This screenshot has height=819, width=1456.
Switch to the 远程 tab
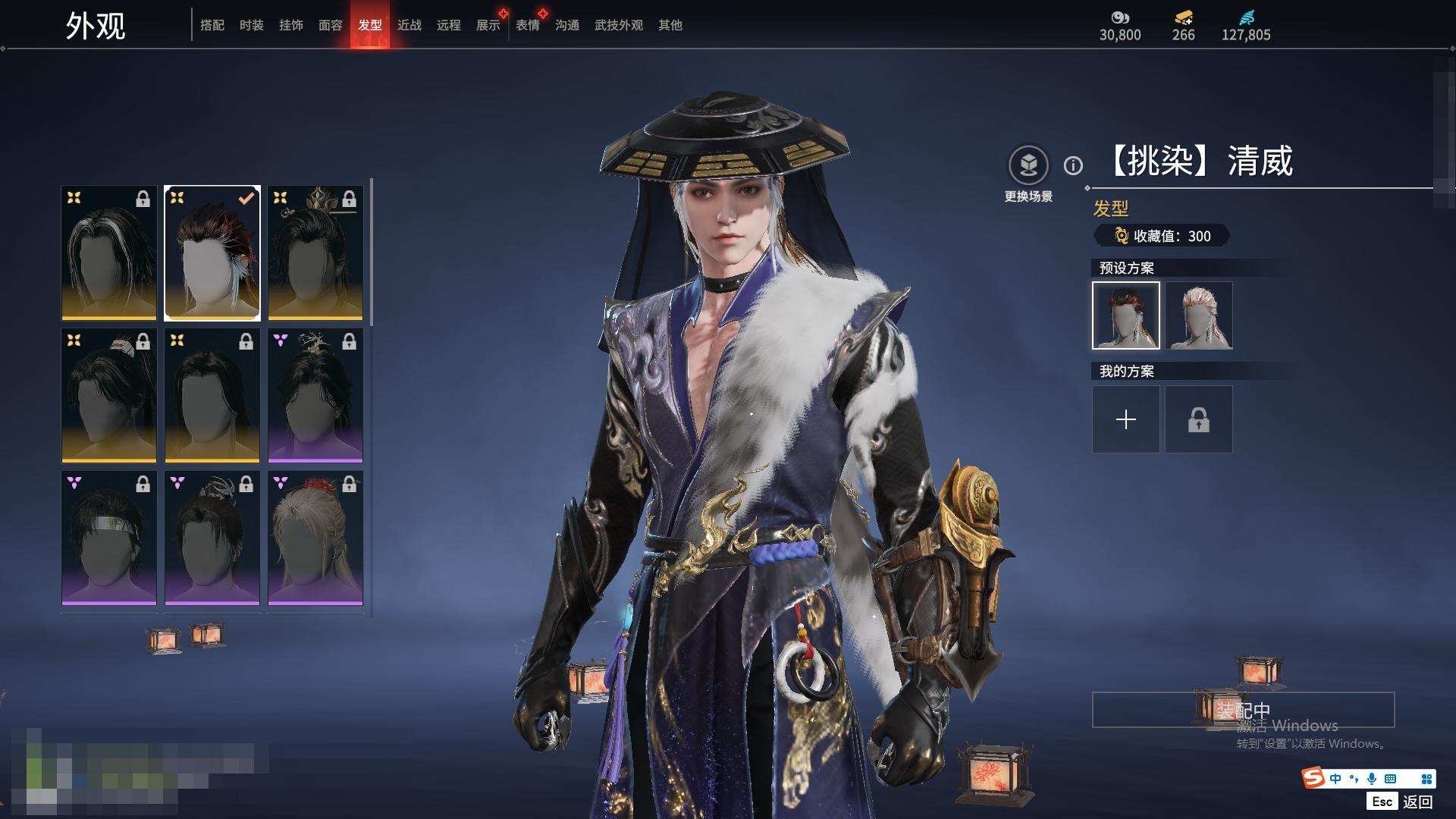coord(448,25)
